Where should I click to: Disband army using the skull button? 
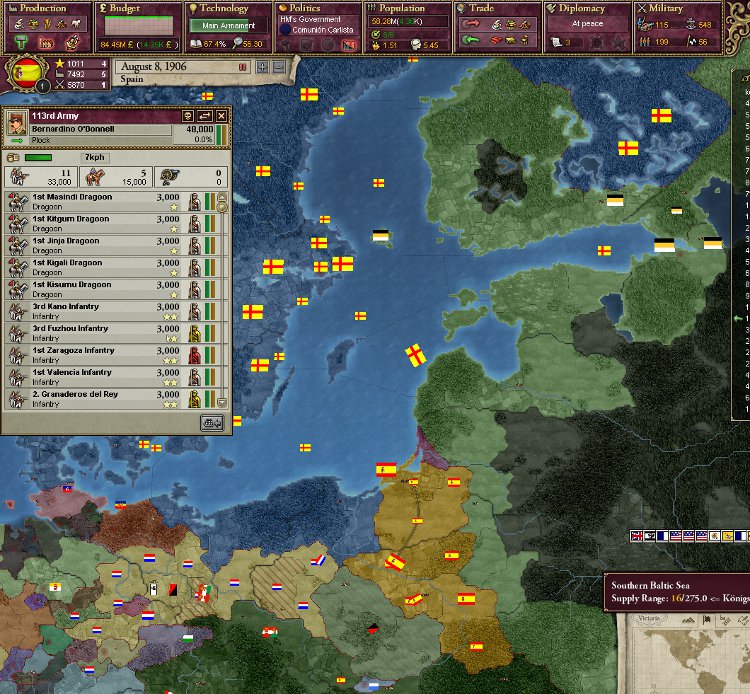(188, 116)
